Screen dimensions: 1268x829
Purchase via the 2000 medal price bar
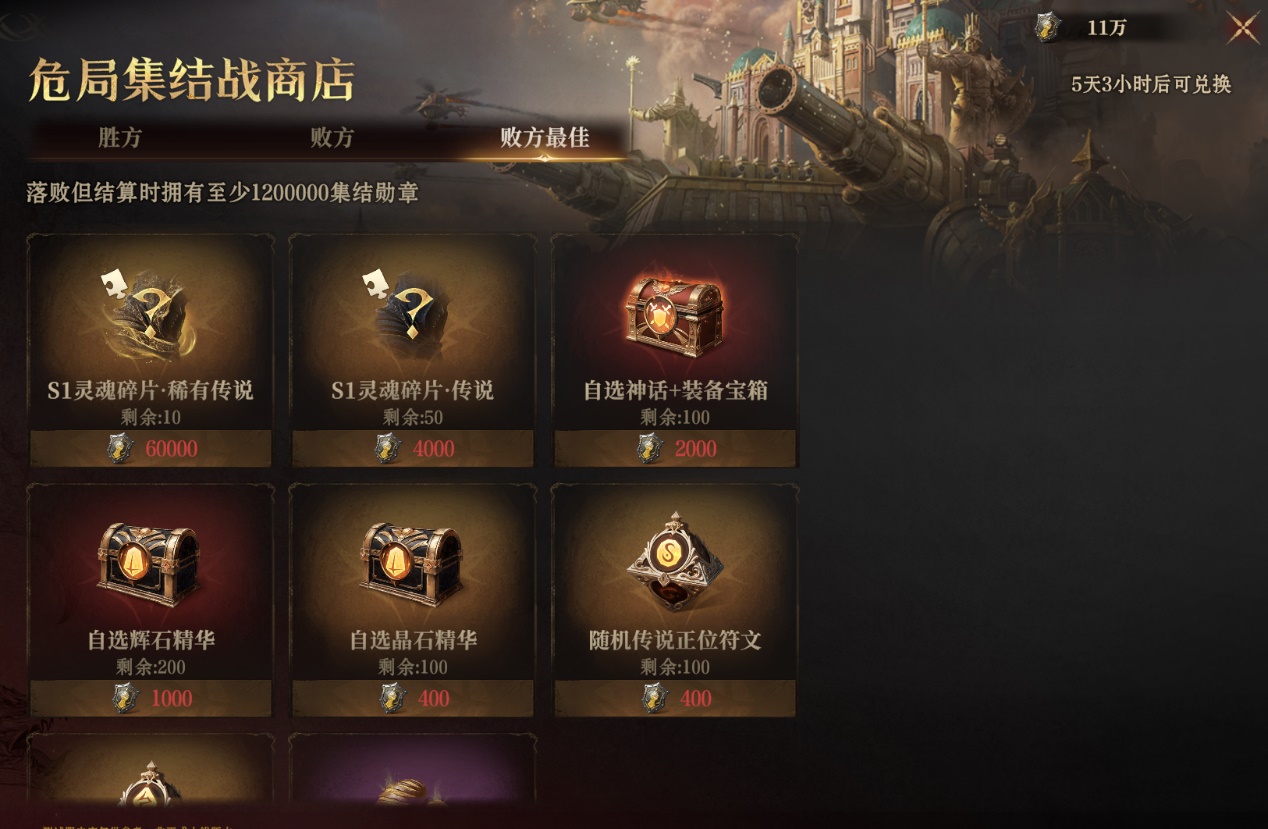point(675,449)
